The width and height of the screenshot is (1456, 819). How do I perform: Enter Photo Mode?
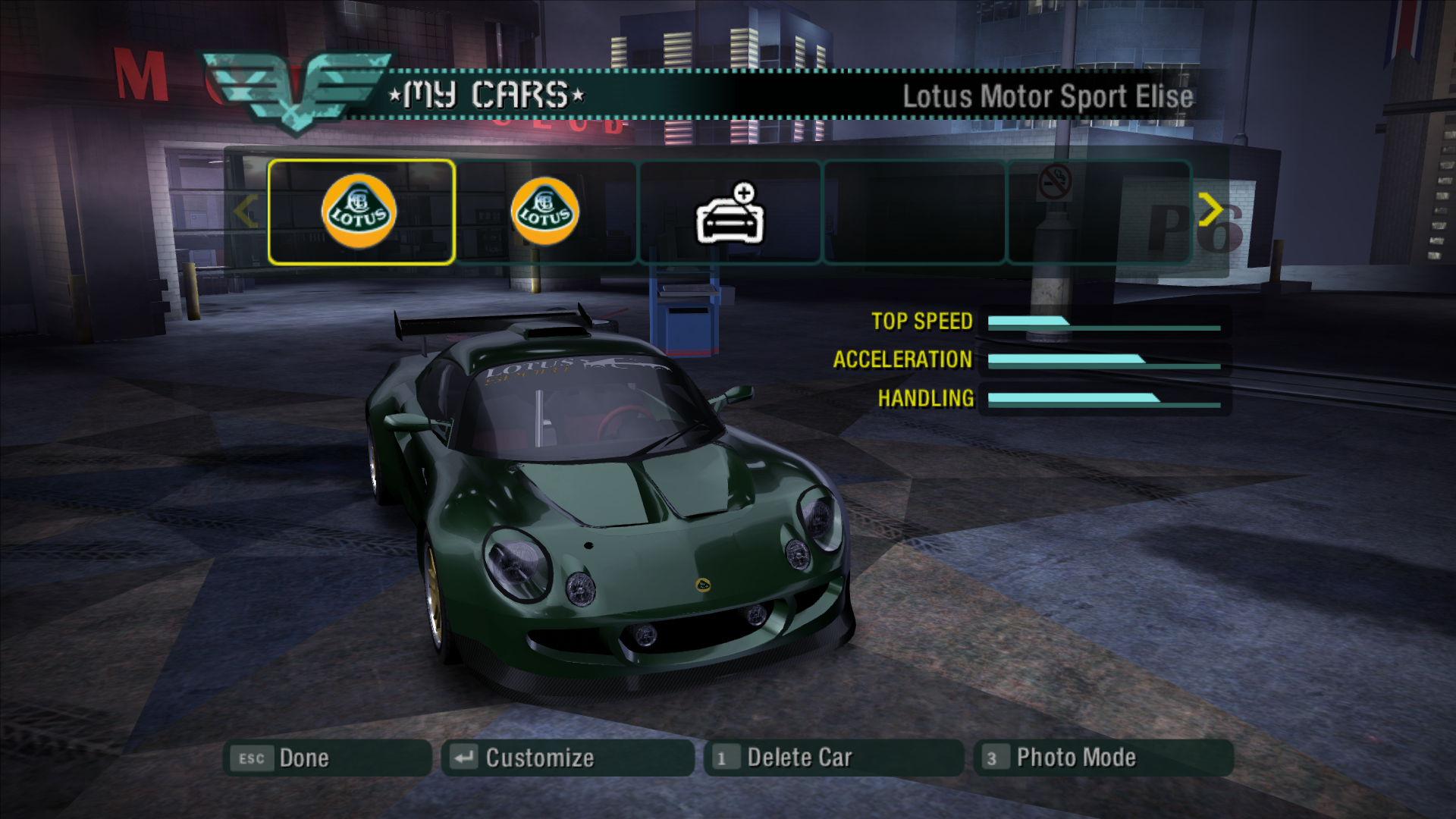pyautogui.click(x=1103, y=758)
